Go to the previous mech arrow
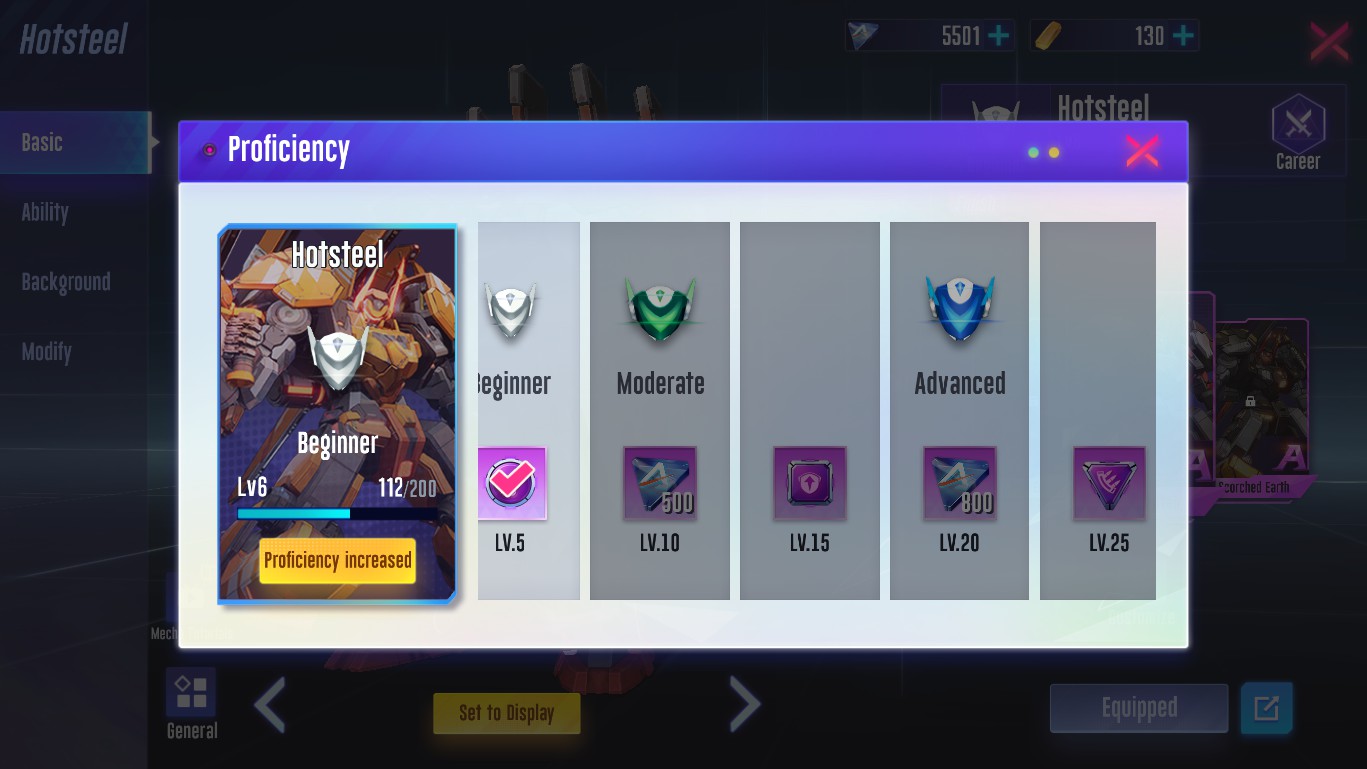 pyautogui.click(x=270, y=704)
